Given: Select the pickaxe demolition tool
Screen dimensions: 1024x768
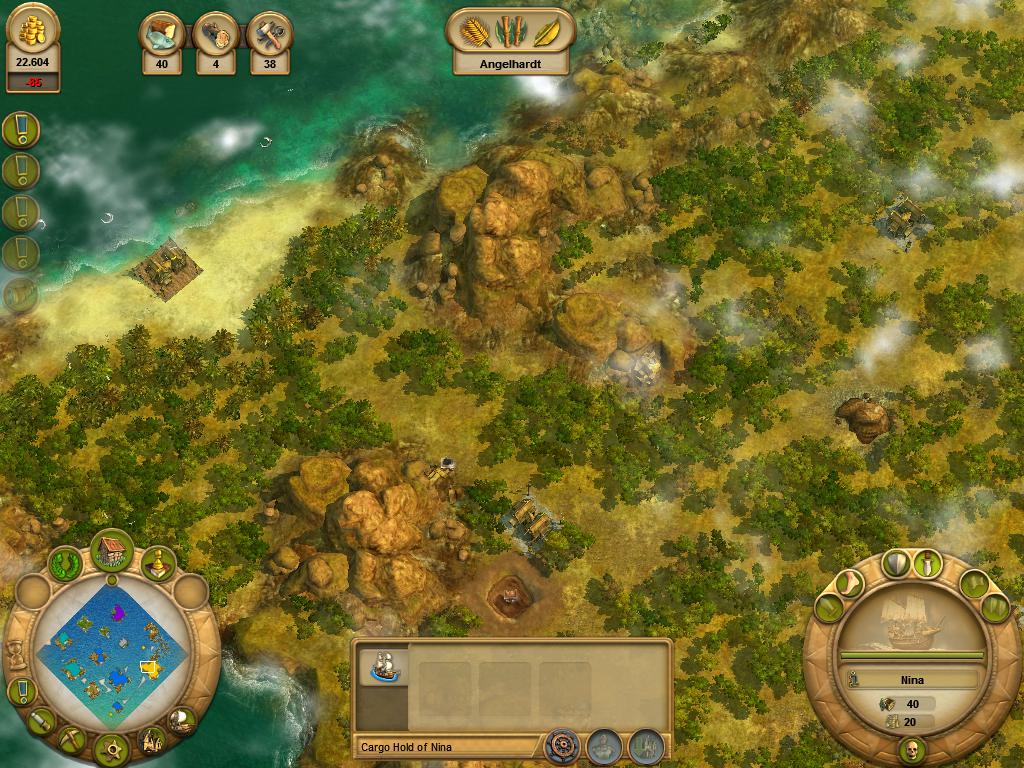Looking at the screenshot, I should [71, 738].
